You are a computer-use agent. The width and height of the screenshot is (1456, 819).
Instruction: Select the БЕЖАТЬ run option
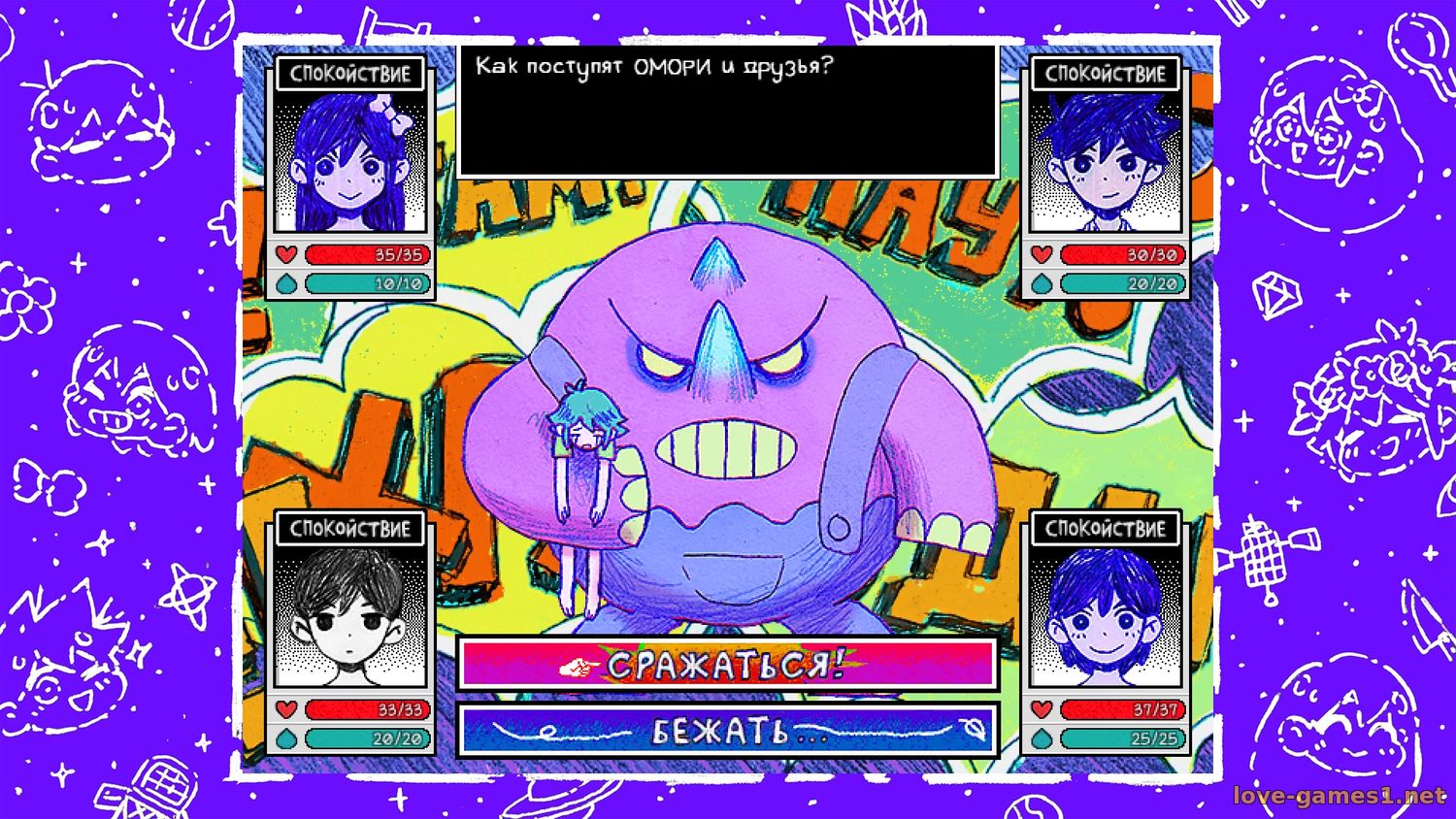coord(727,731)
